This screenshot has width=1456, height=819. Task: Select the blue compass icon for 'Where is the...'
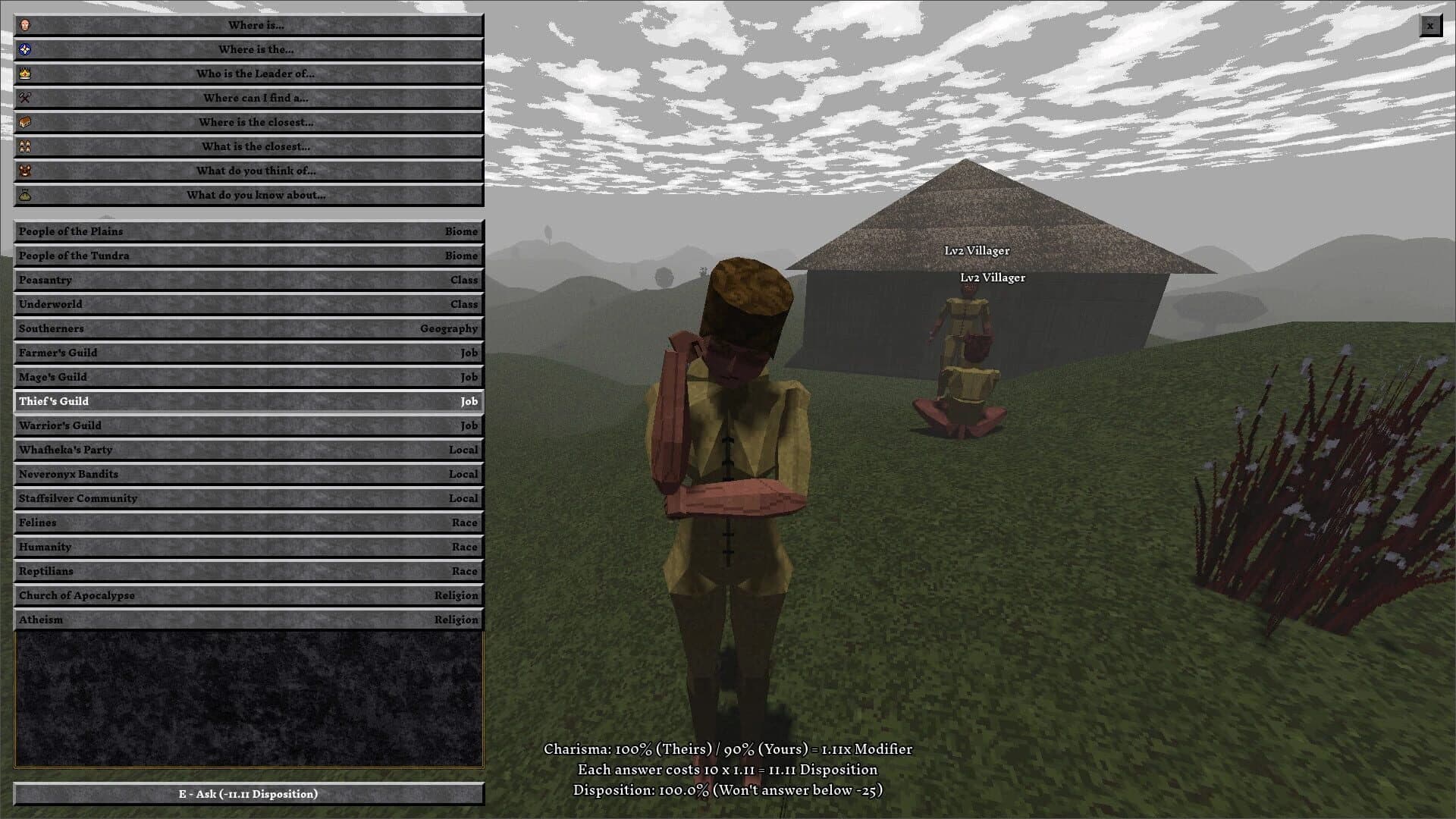[24, 49]
